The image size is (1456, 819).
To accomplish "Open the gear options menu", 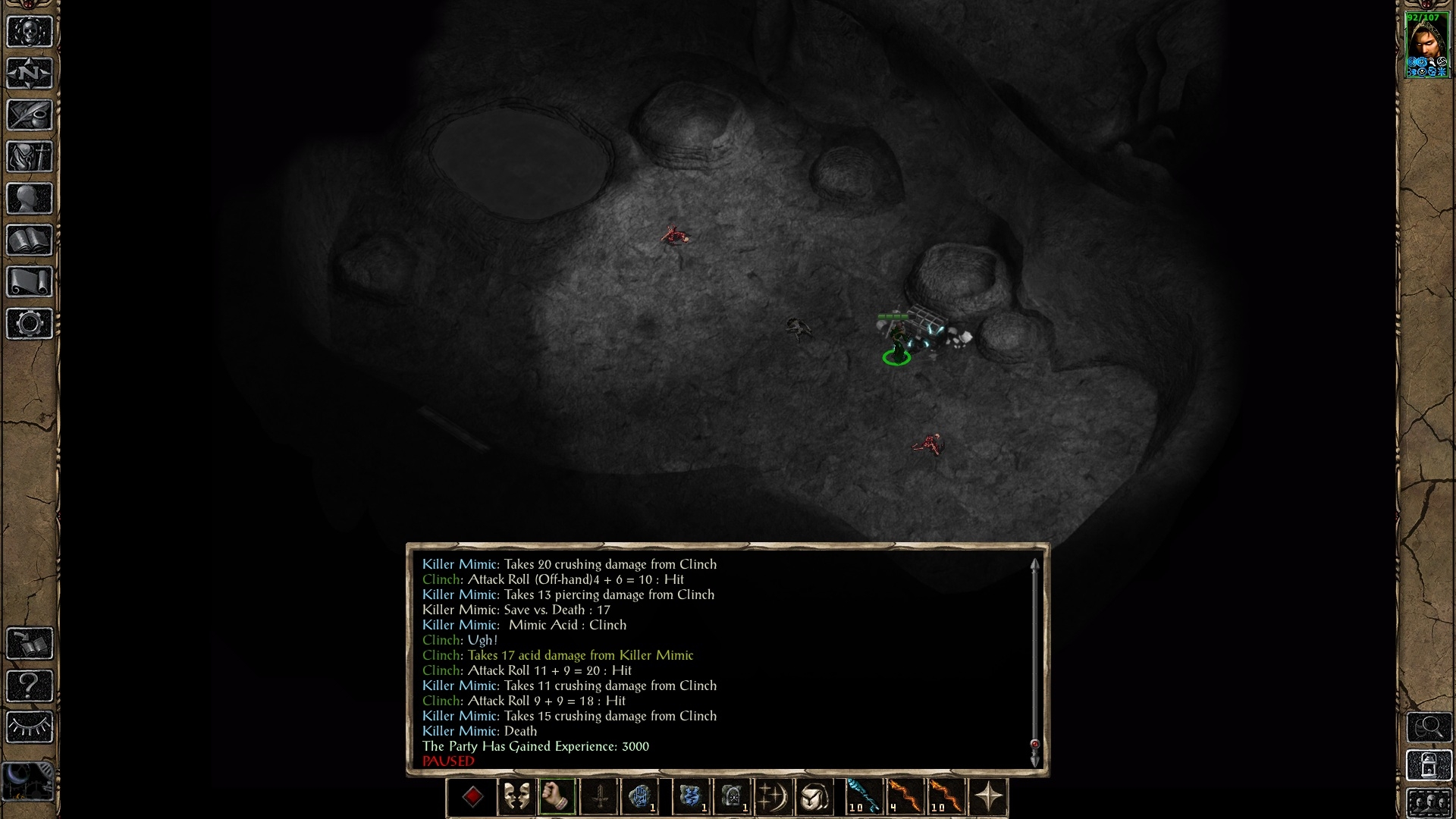I will point(30,324).
